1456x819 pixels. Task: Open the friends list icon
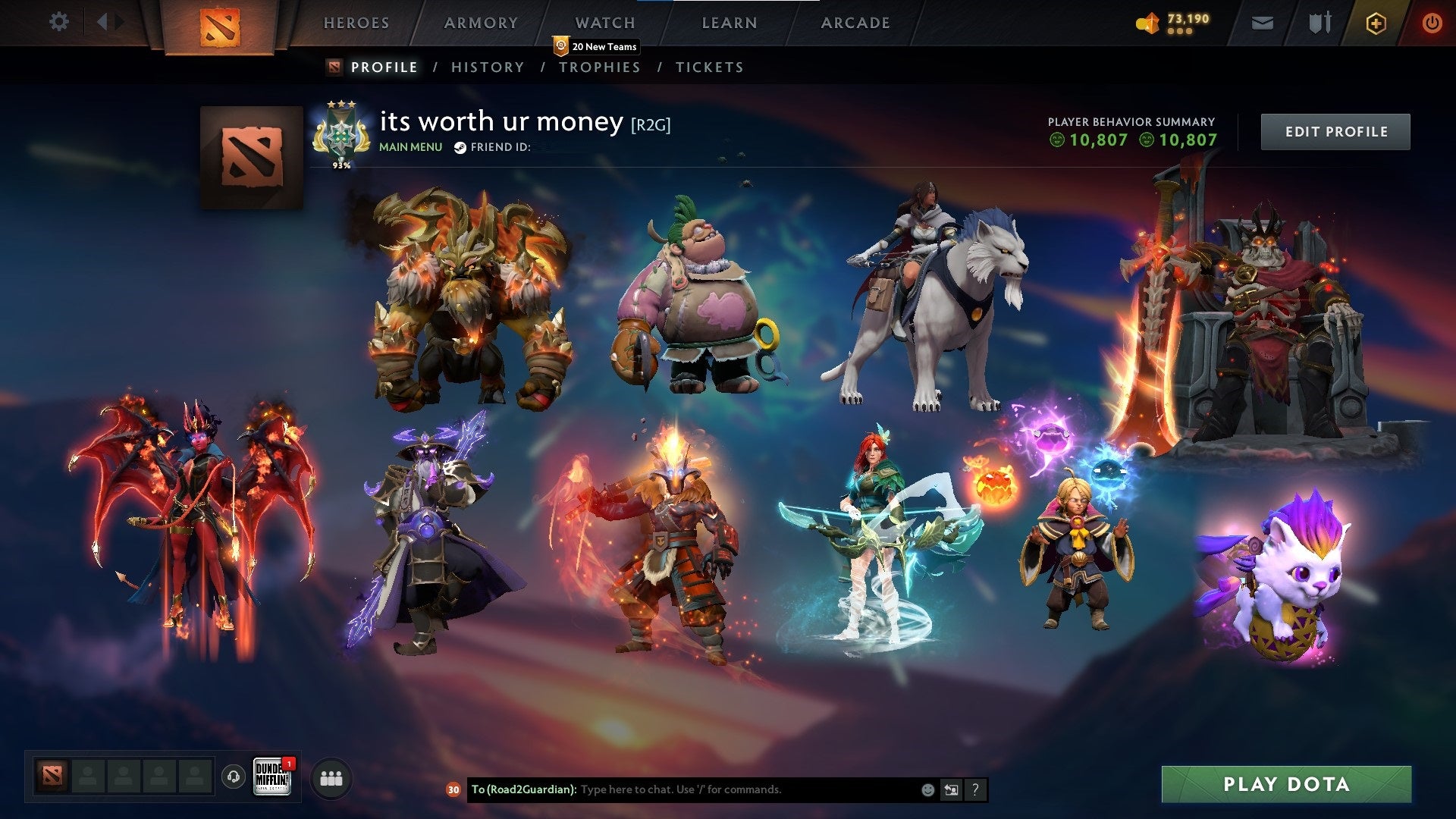[331, 777]
